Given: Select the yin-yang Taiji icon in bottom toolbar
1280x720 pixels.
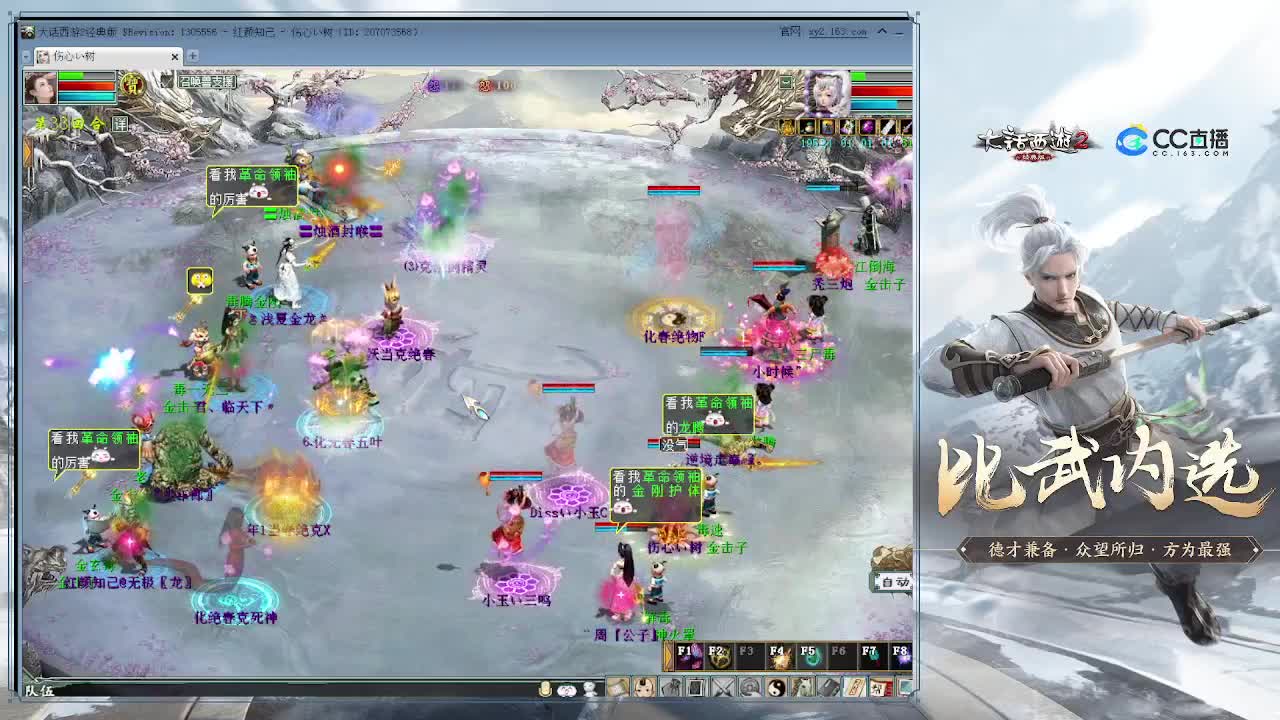Looking at the screenshot, I should [x=775, y=688].
